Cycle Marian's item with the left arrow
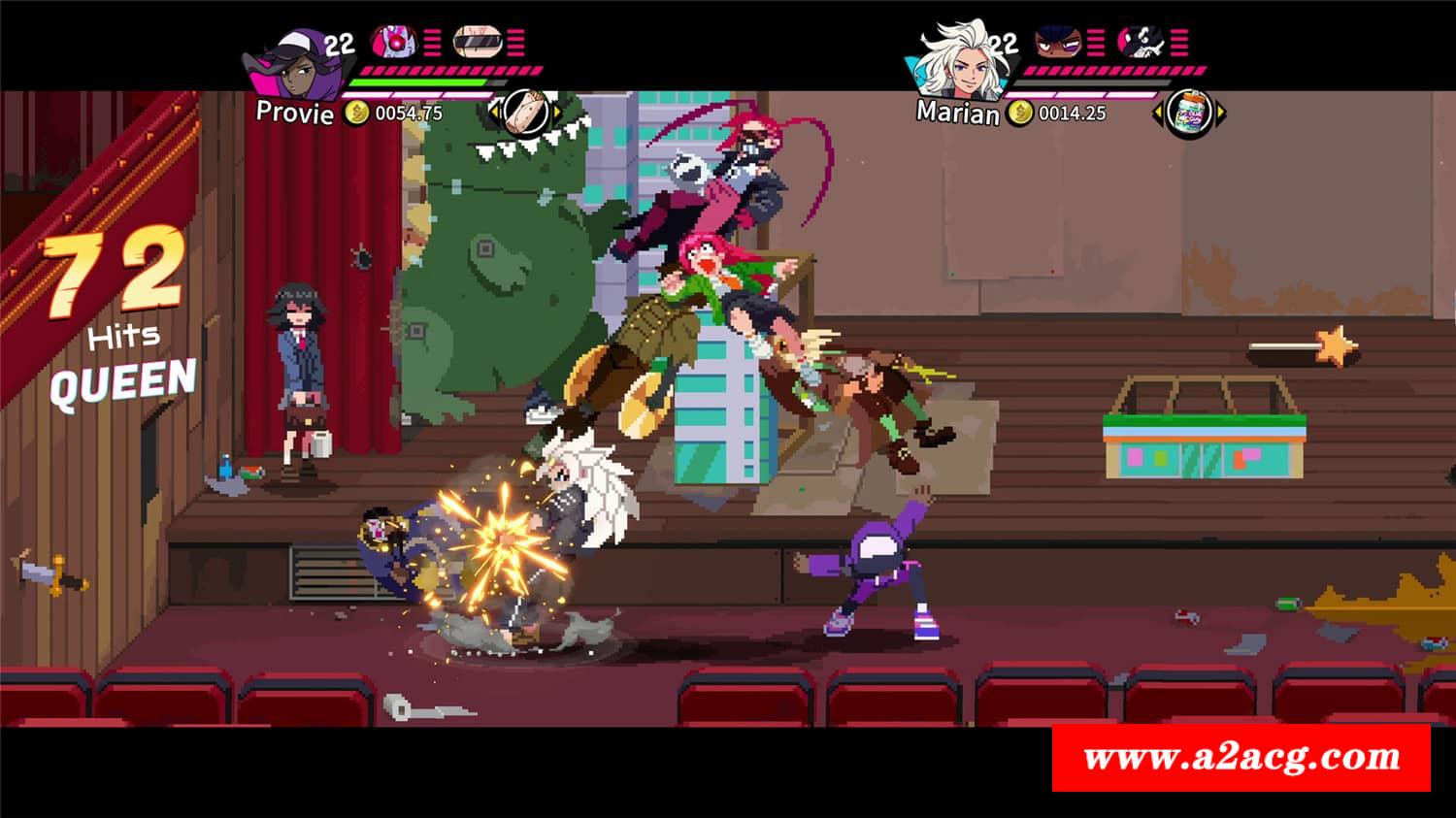Screen dimensions: 1456x818 (x=1158, y=114)
